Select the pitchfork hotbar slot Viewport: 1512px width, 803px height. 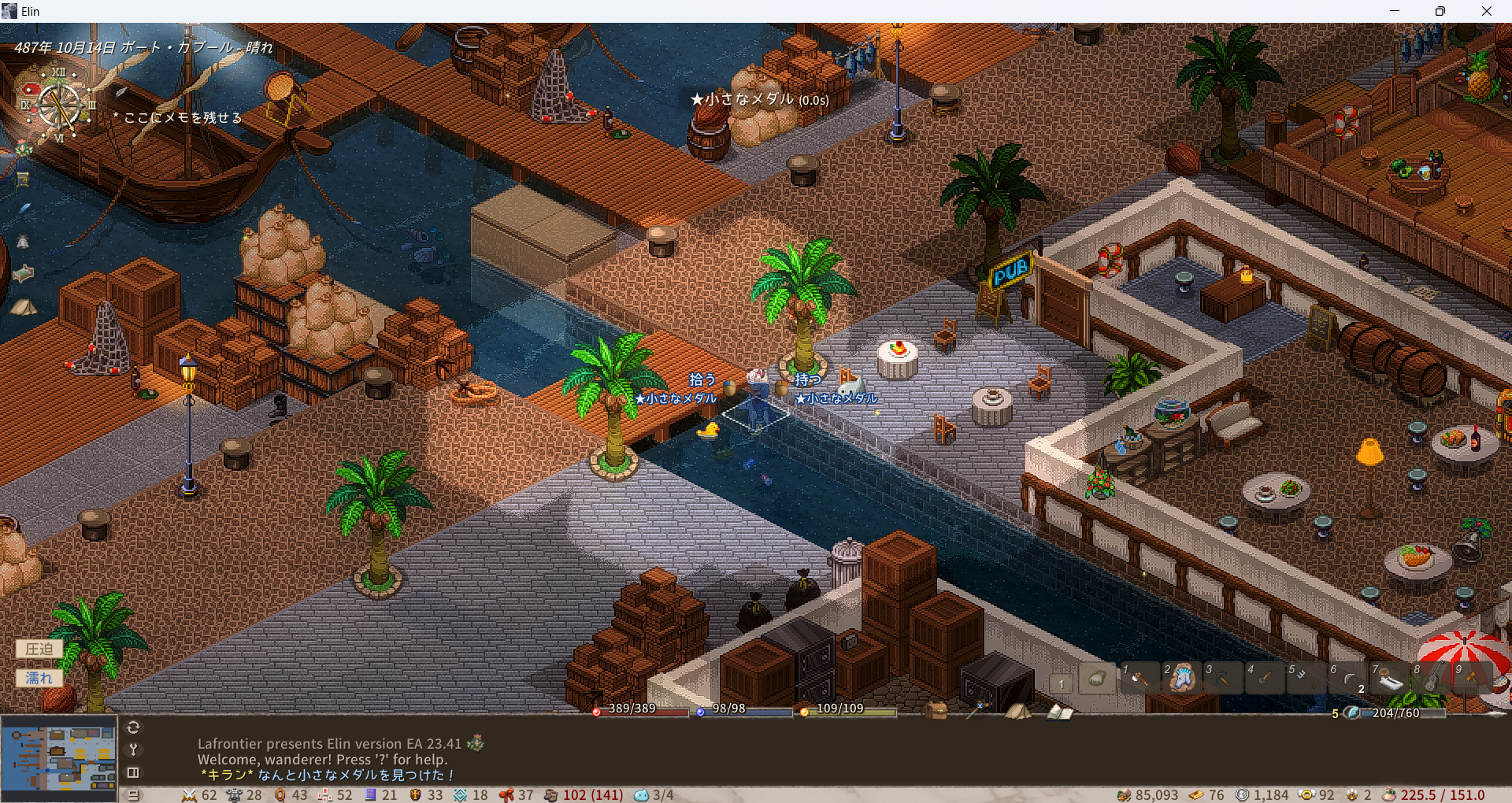click(1306, 678)
